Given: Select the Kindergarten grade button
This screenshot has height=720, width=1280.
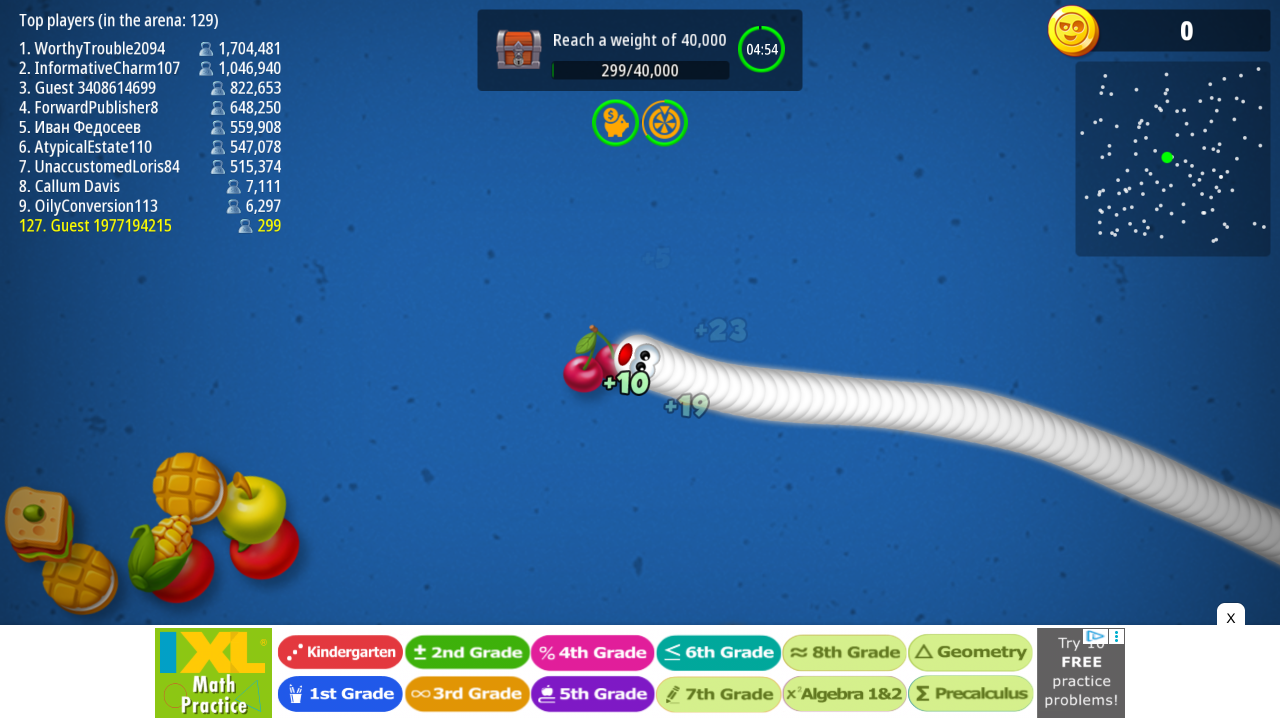Looking at the screenshot, I should pyautogui.click(x=340, y=651).
